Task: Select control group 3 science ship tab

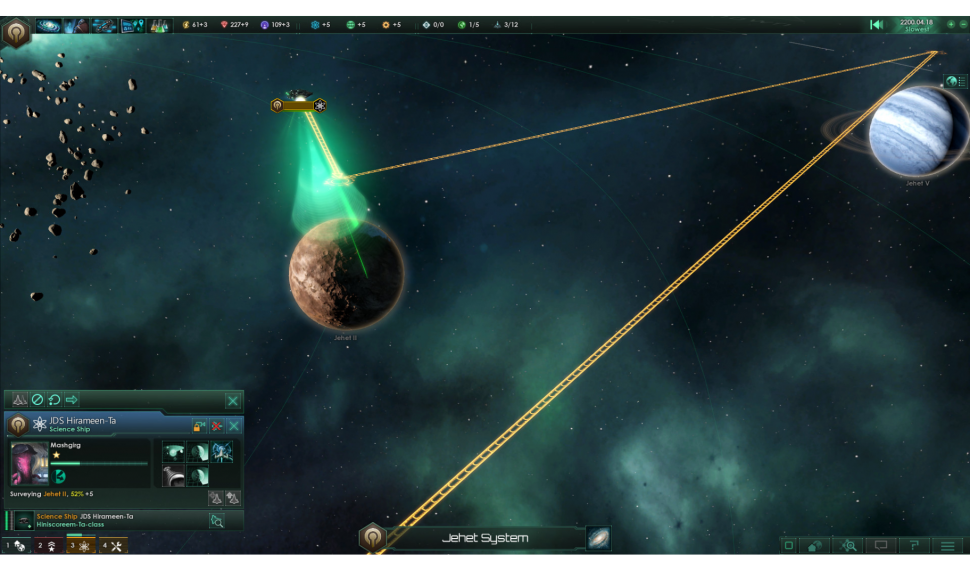Action: click(81, 545)
